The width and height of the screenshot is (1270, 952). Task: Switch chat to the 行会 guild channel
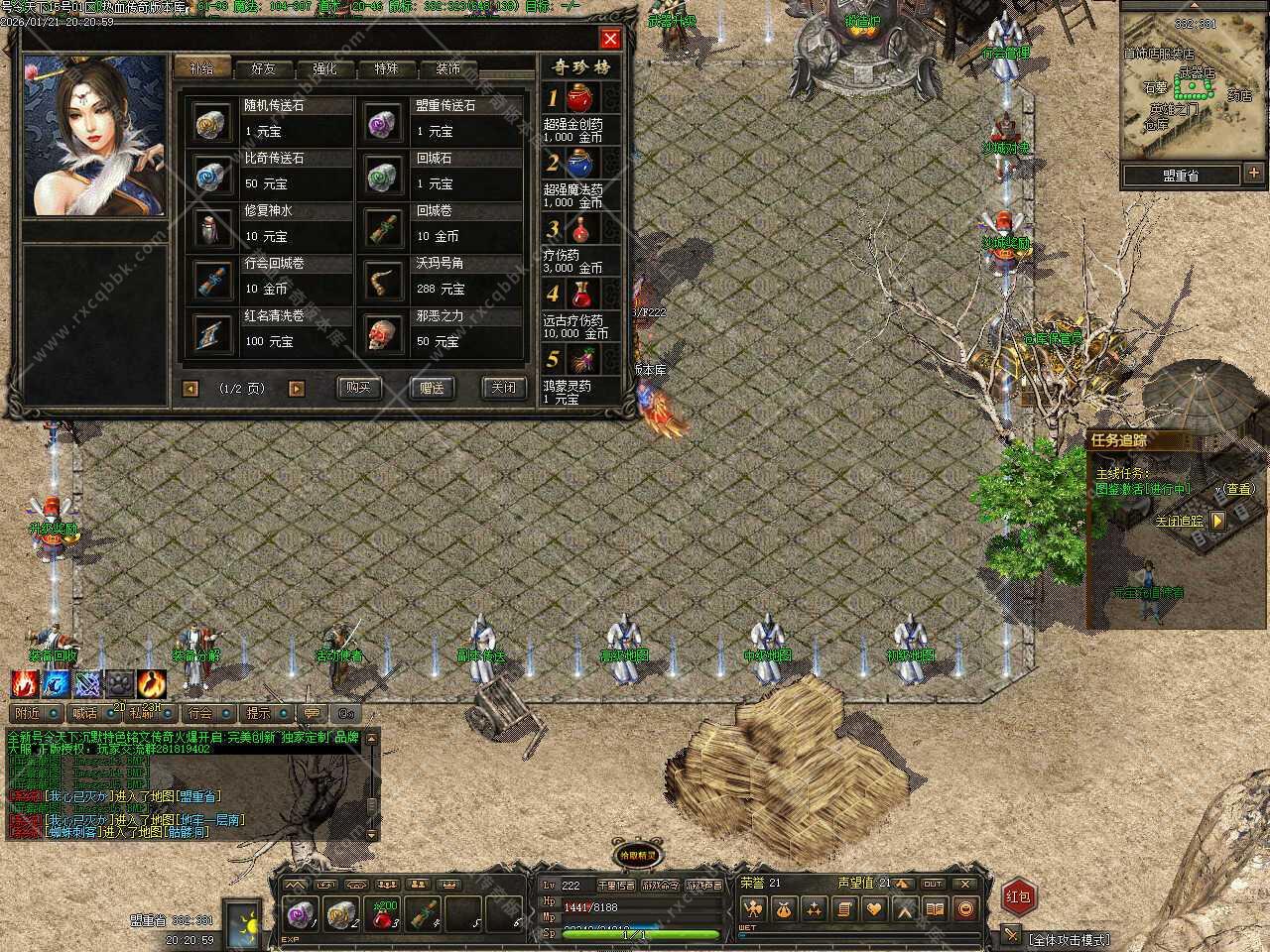coord(201,713)
